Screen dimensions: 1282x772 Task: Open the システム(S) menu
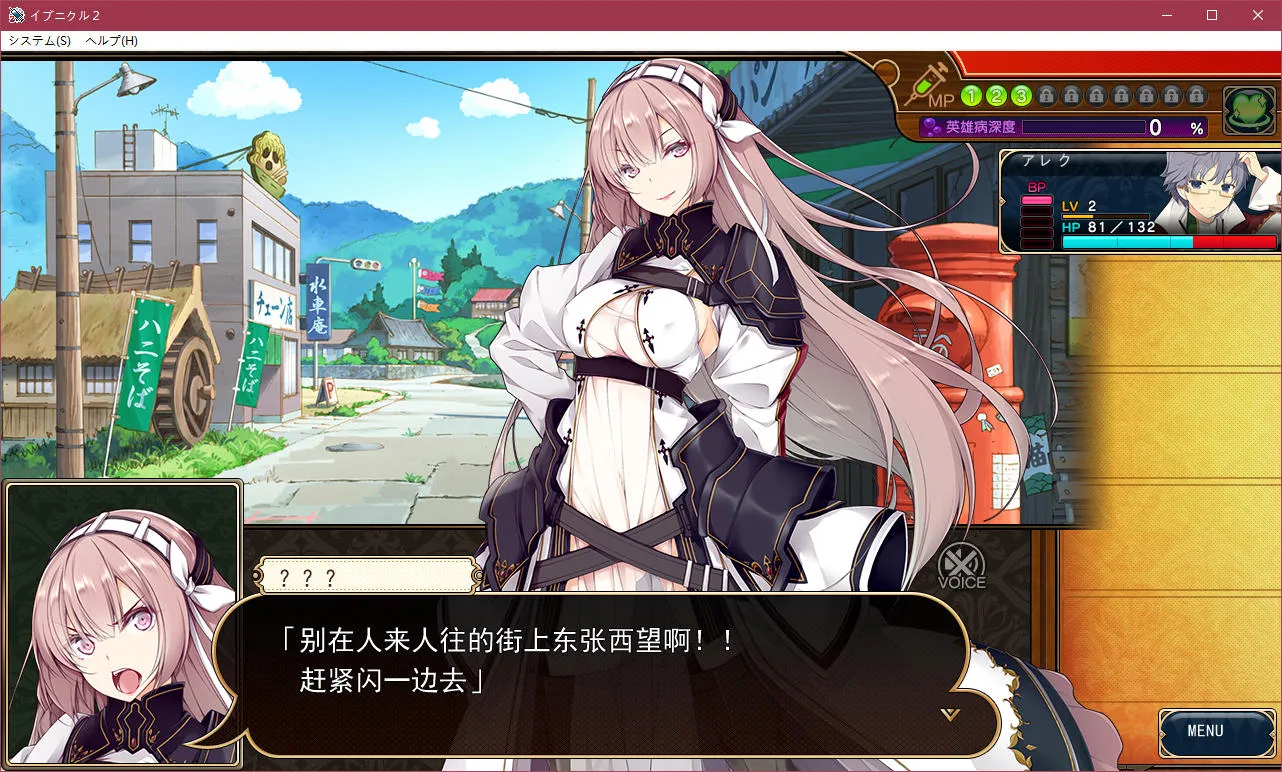click(40, 40)
